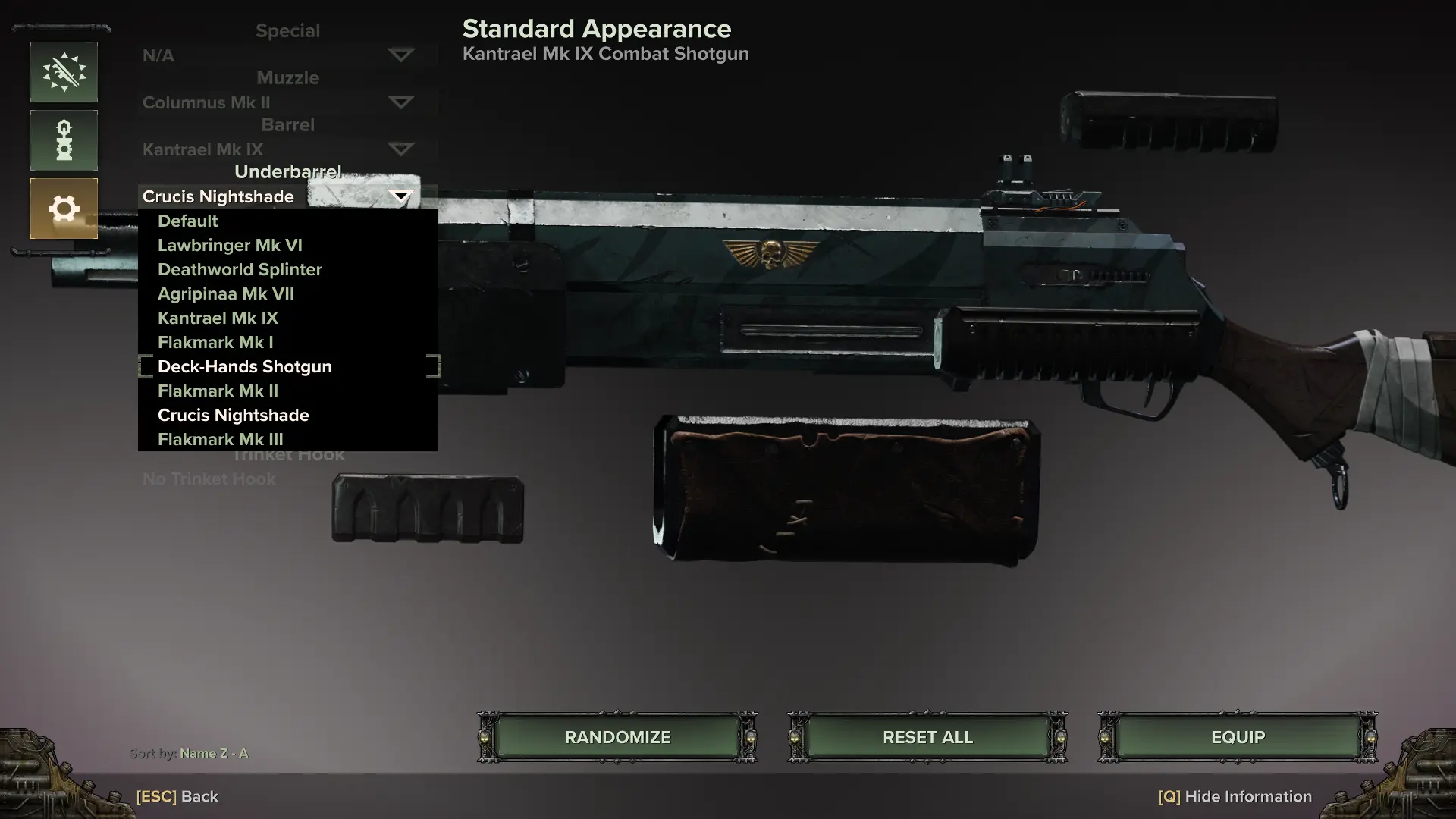Viewport: 1456px width, 819px height.
Task: Choose Kantrael Mk IX underbarrel entry
Action: [218, 318]
